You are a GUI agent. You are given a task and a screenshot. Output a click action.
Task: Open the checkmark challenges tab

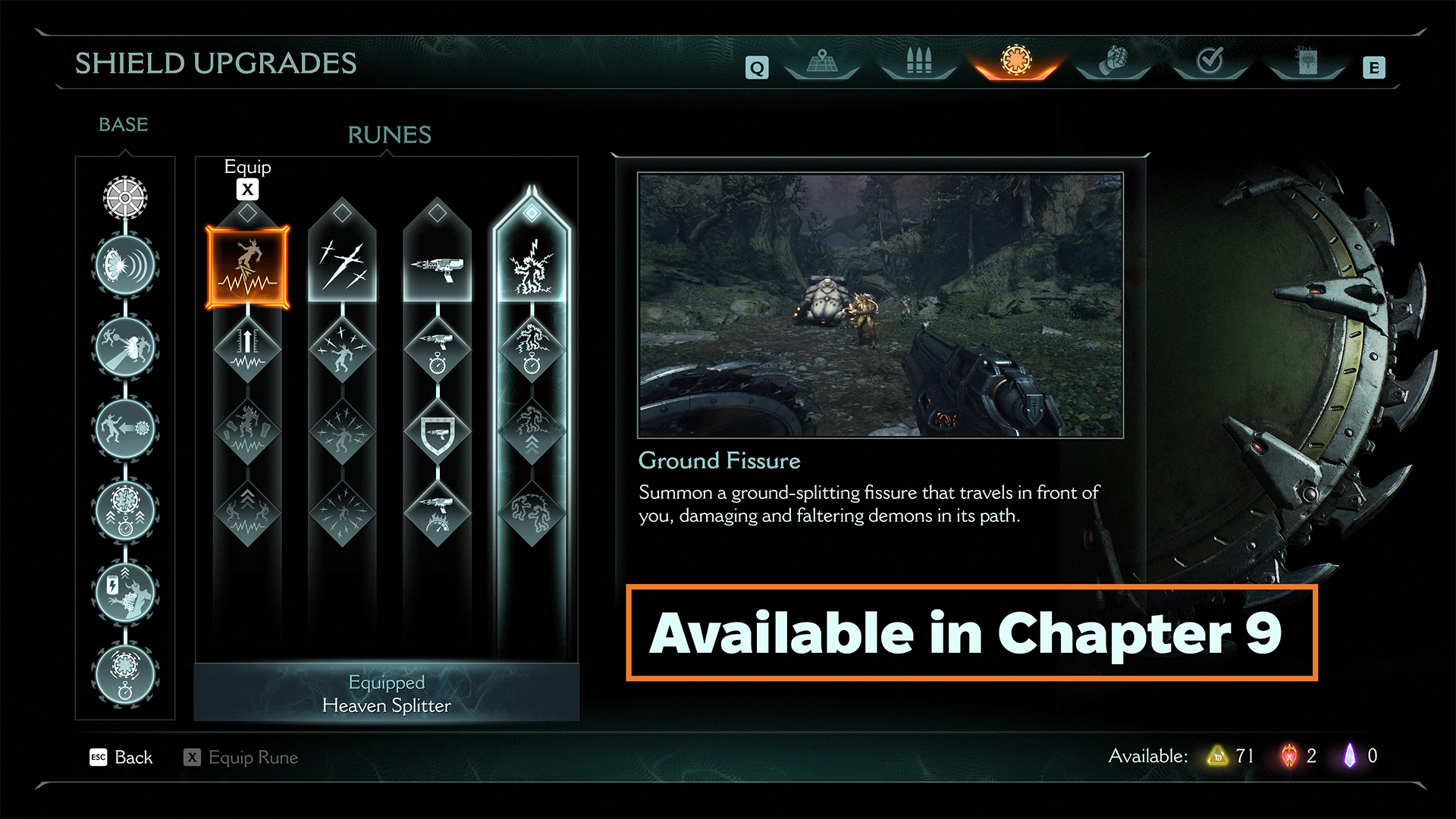(x=1210, y=62)
